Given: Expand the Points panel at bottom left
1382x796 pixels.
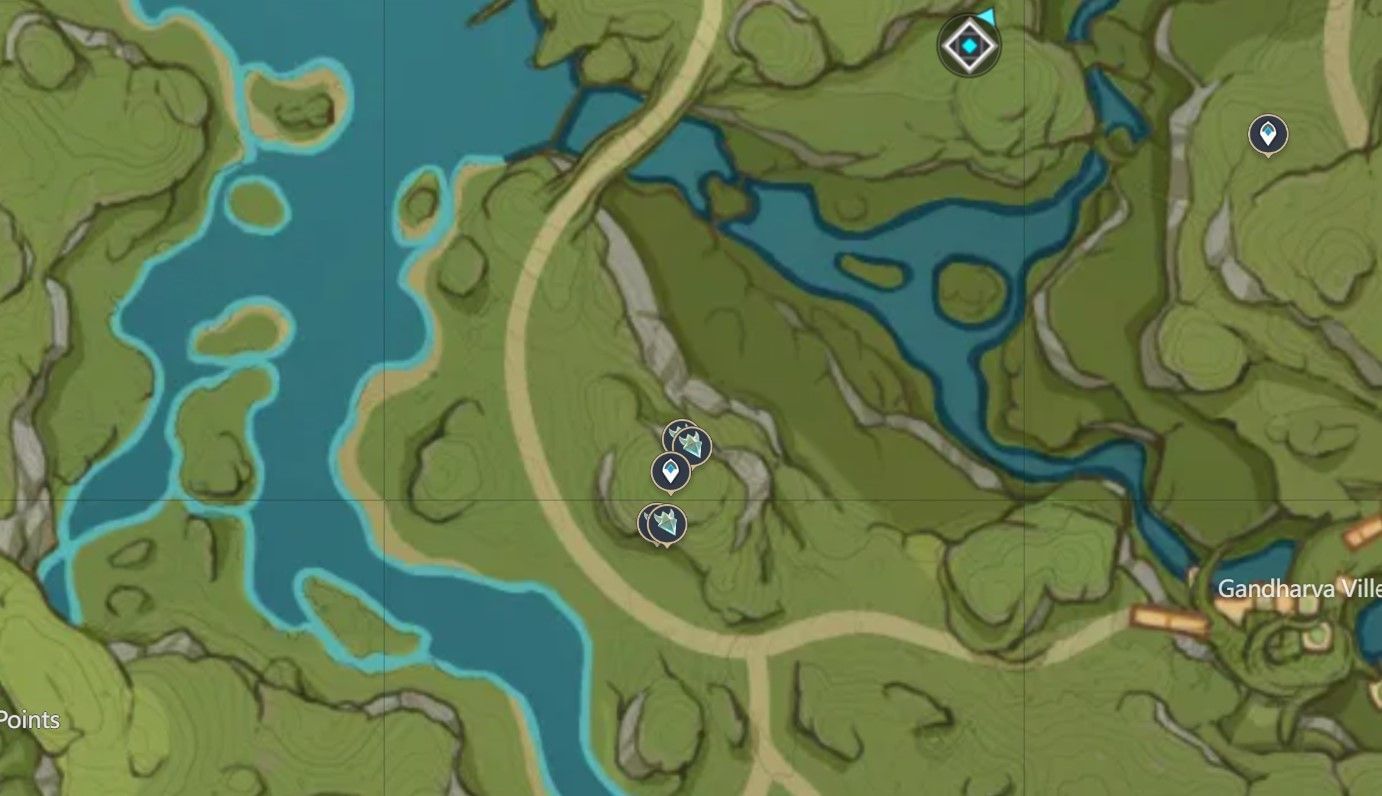Looking at the screenshot, I should pyautogui.click(x=31, y=719).
